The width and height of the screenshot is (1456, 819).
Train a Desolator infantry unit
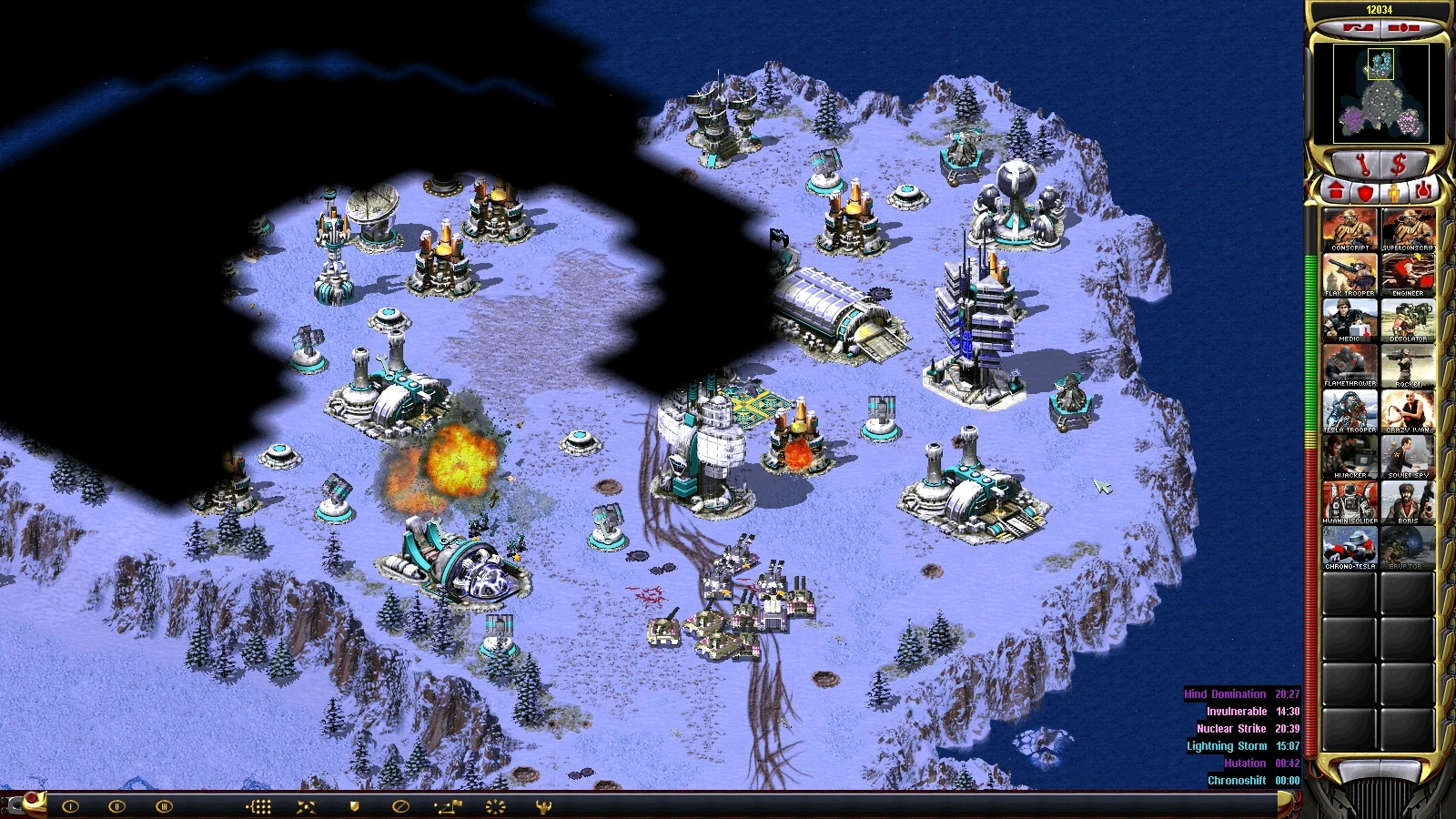point(1408,319)
